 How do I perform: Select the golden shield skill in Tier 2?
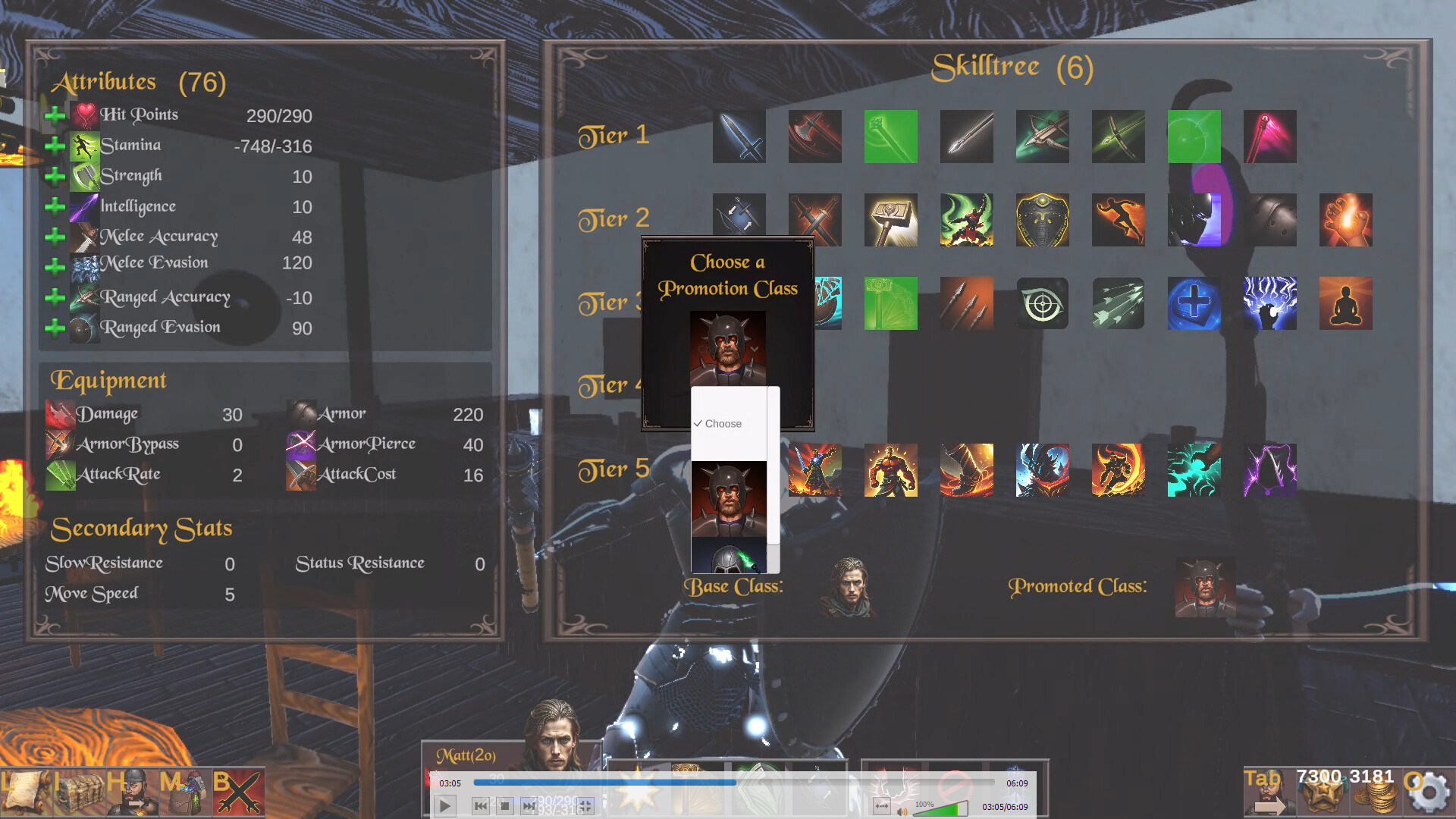click(1043, 221)
